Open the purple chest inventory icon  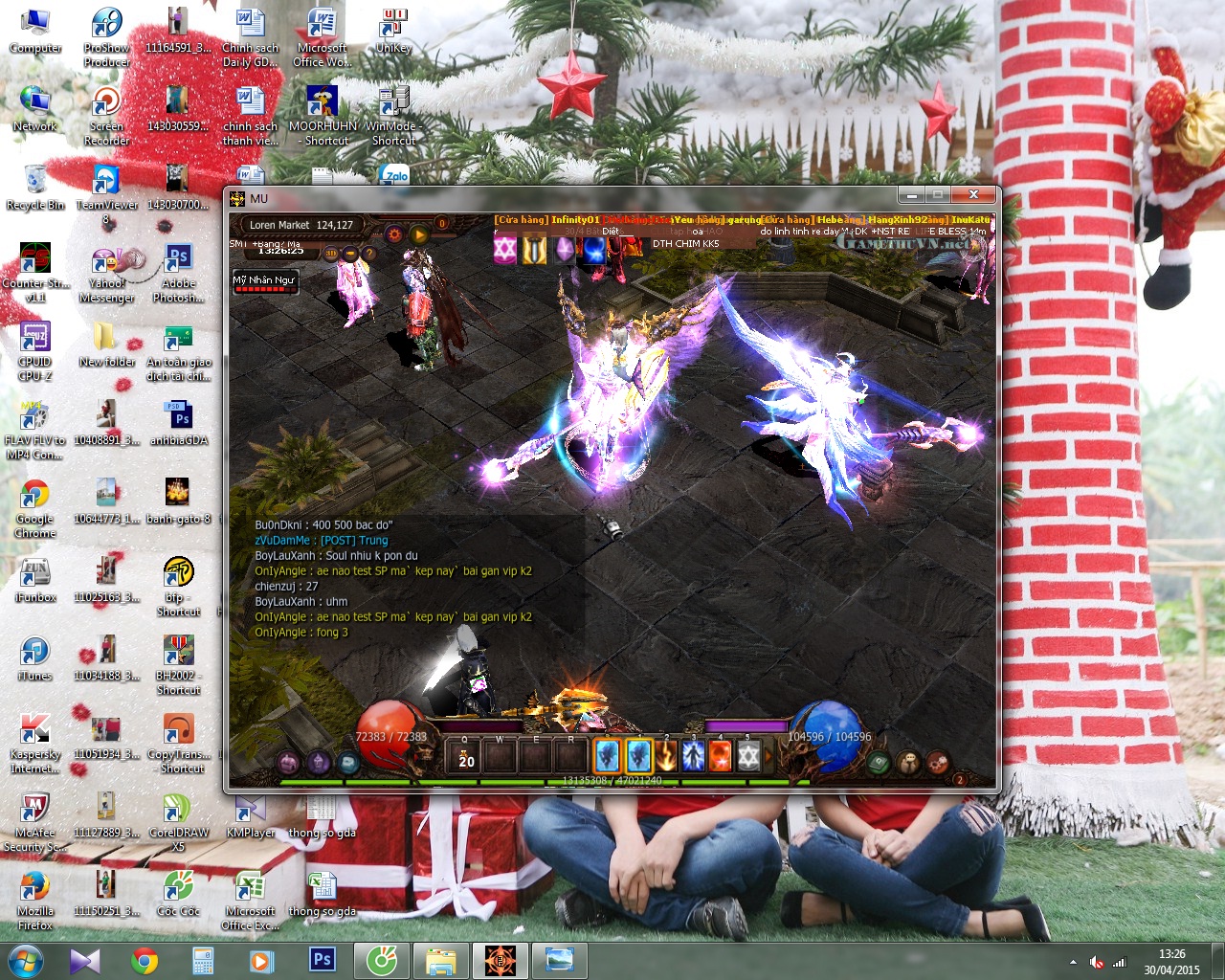289,763
